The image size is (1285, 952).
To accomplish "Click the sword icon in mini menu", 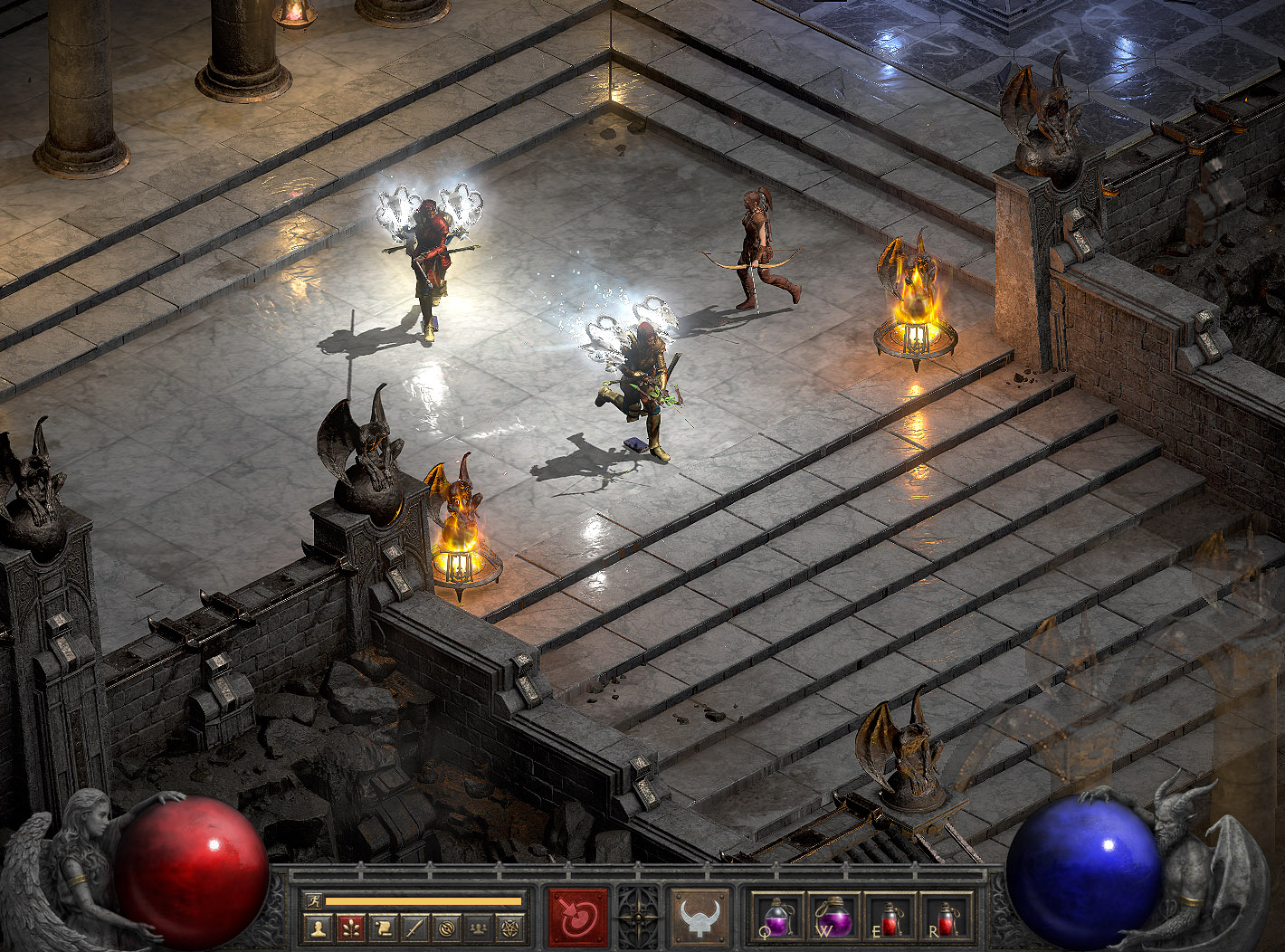I will pos(415,928).
